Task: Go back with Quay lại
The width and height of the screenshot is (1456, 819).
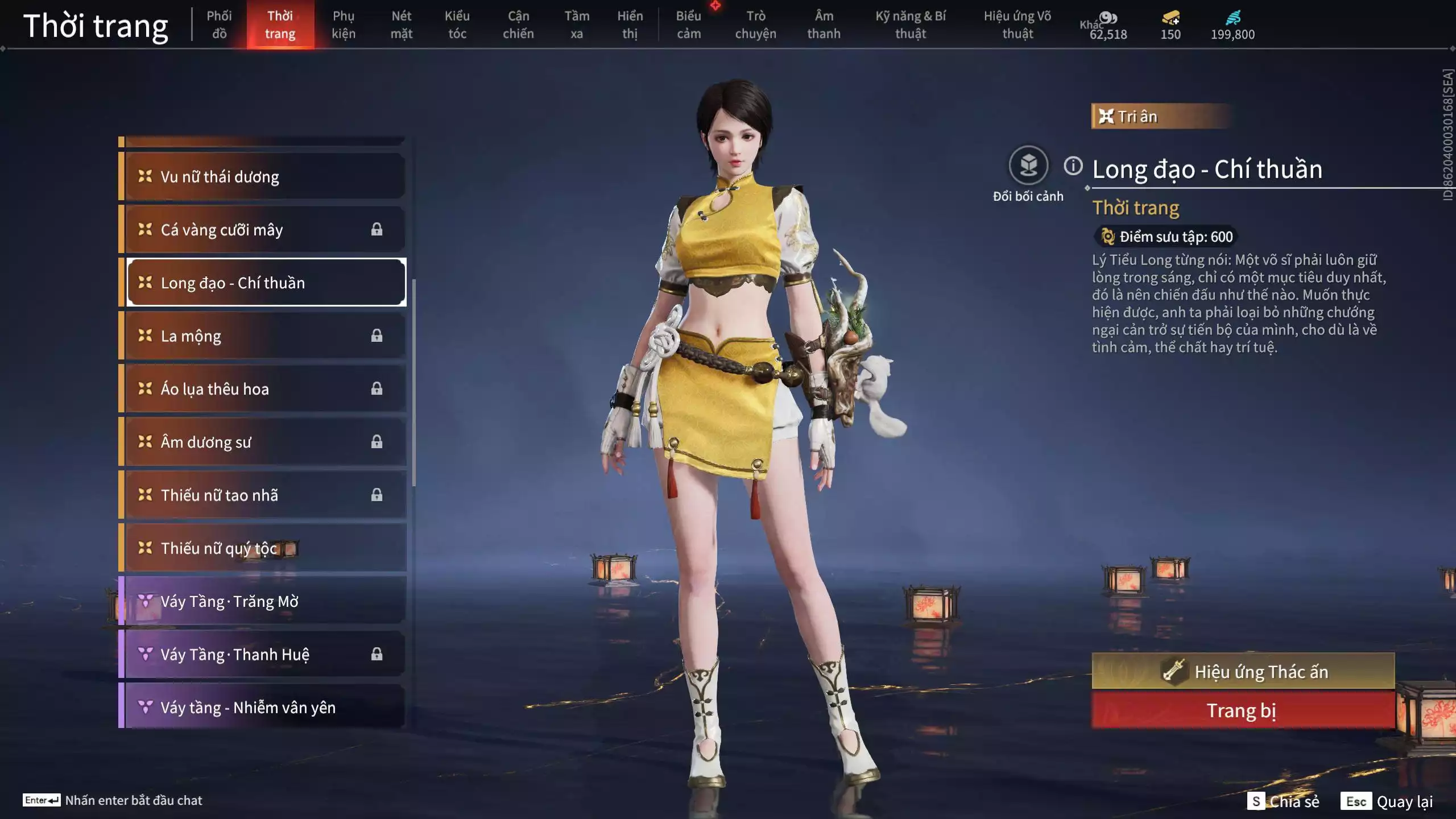Action: (1388, 801)
